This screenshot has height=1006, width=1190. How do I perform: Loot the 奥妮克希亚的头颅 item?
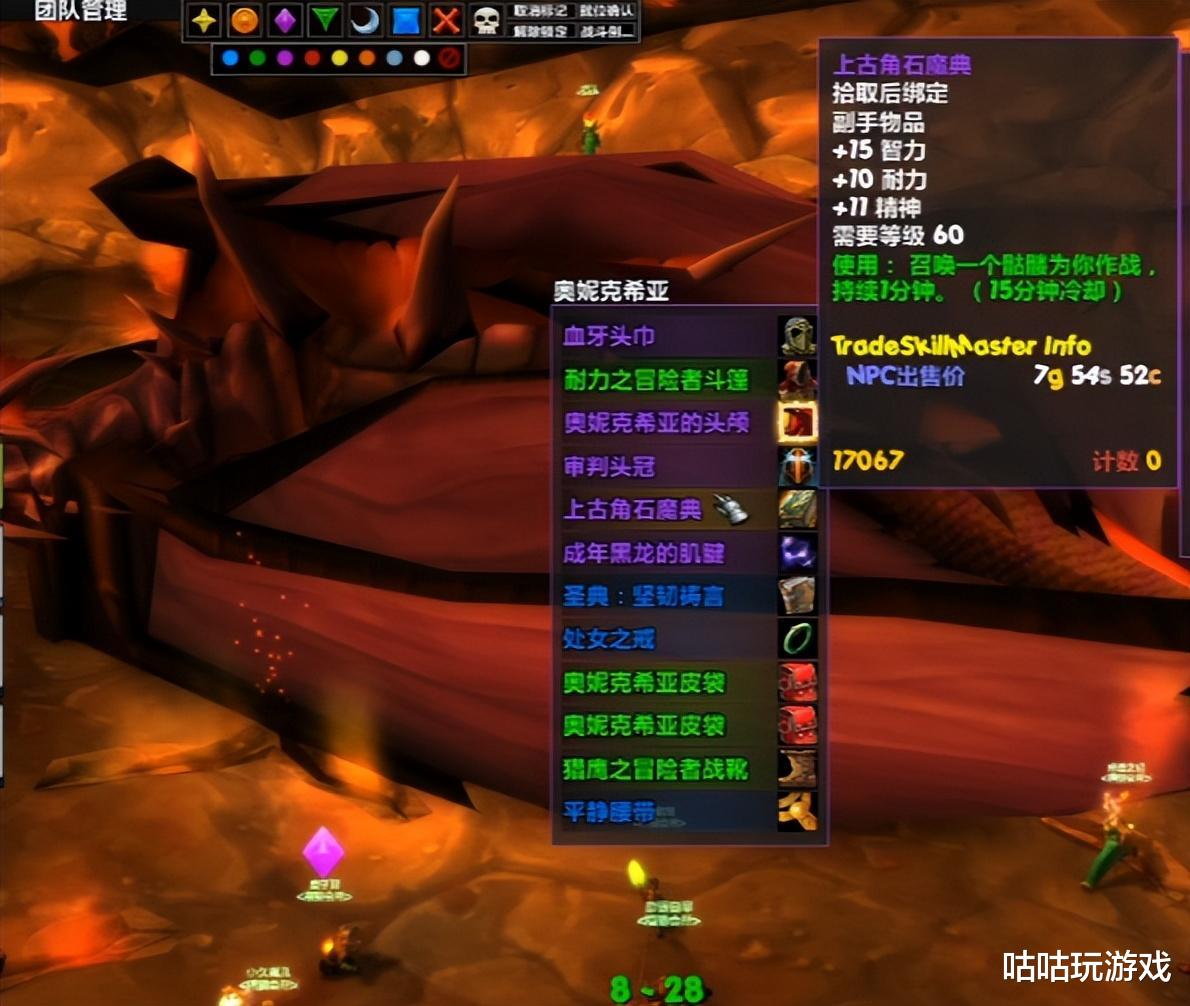click(665, 423)
